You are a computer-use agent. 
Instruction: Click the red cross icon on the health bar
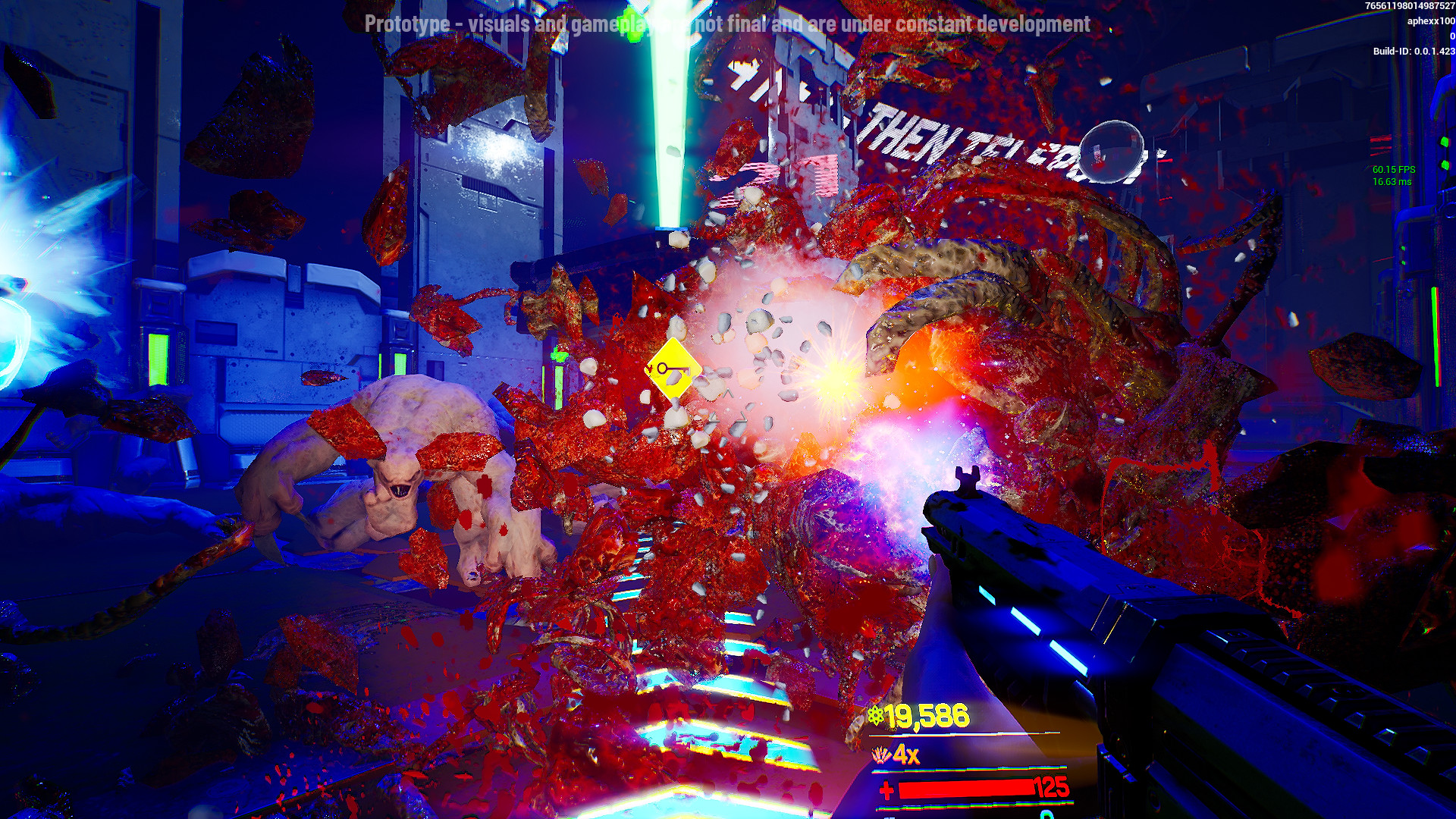click(x=886, y=792)
